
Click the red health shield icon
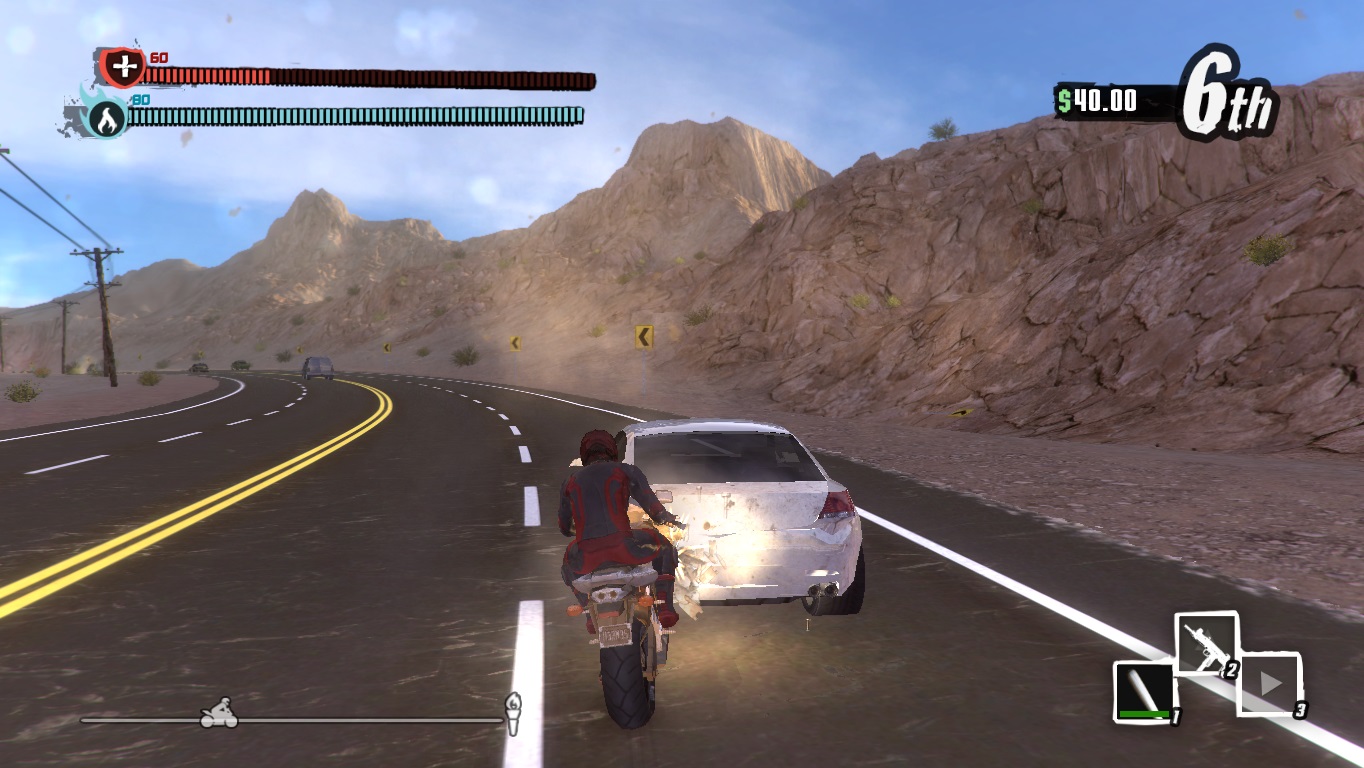point(123,68)
